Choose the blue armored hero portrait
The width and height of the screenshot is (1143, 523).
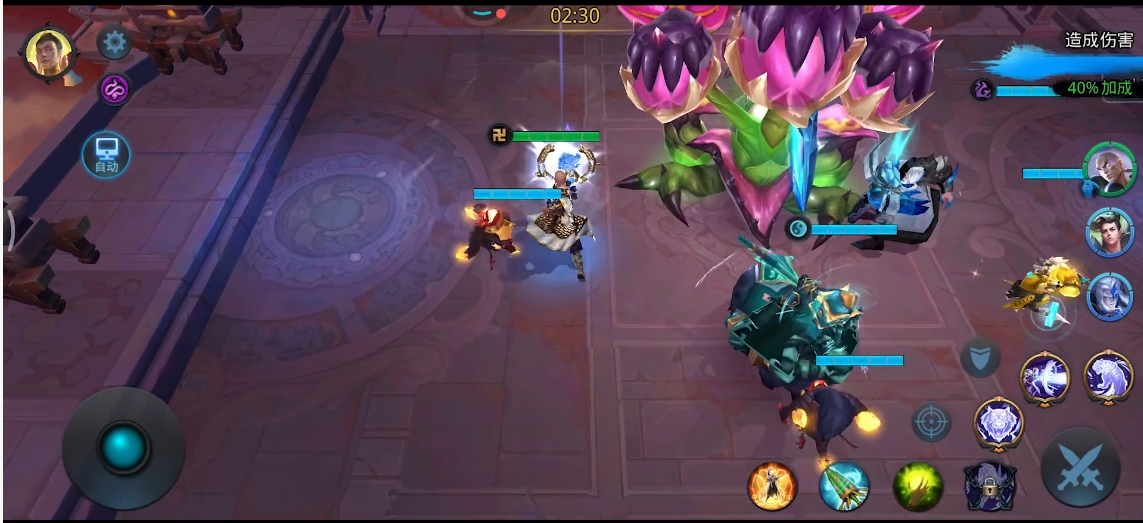[x=1109, y=297]
